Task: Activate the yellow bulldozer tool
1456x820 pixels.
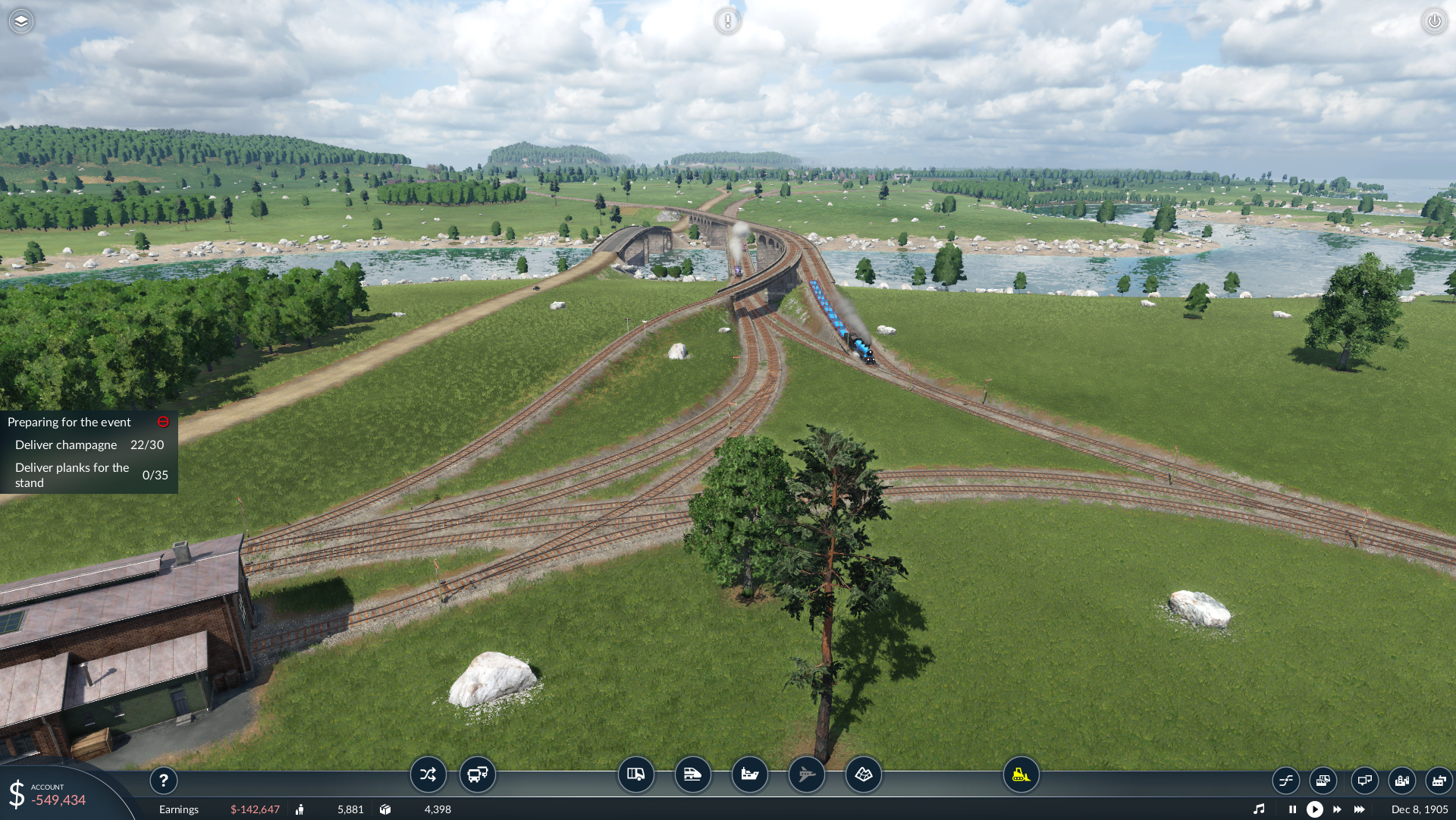Action: [1021, 774]
